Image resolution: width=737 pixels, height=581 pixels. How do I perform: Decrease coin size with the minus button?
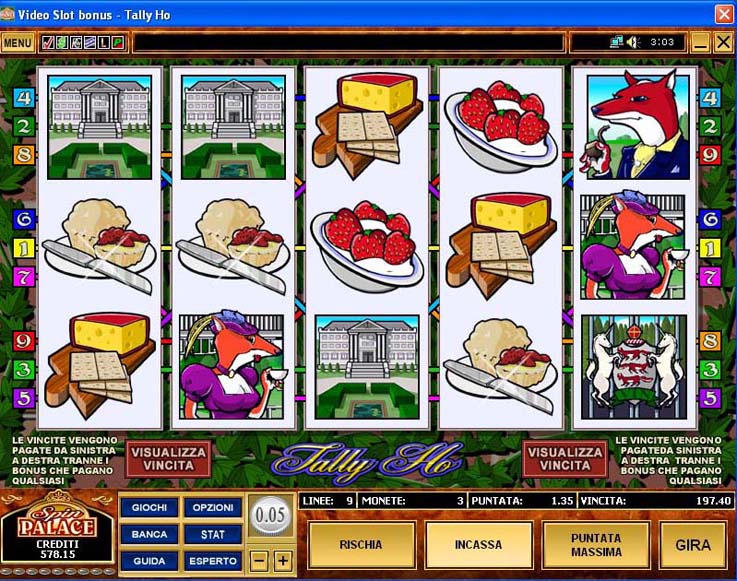tap(260, 561)
